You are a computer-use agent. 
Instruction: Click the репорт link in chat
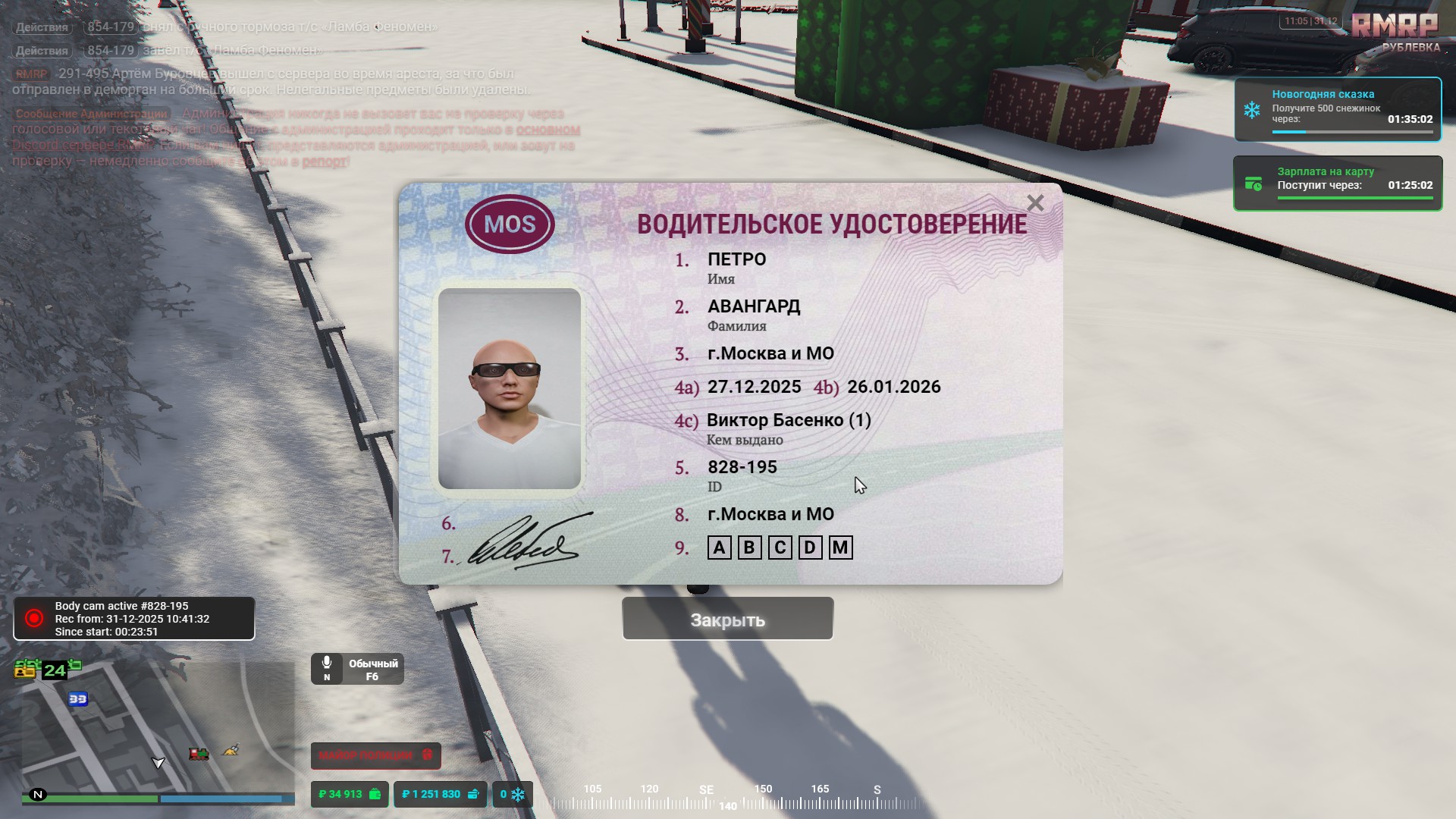[325, 162]
